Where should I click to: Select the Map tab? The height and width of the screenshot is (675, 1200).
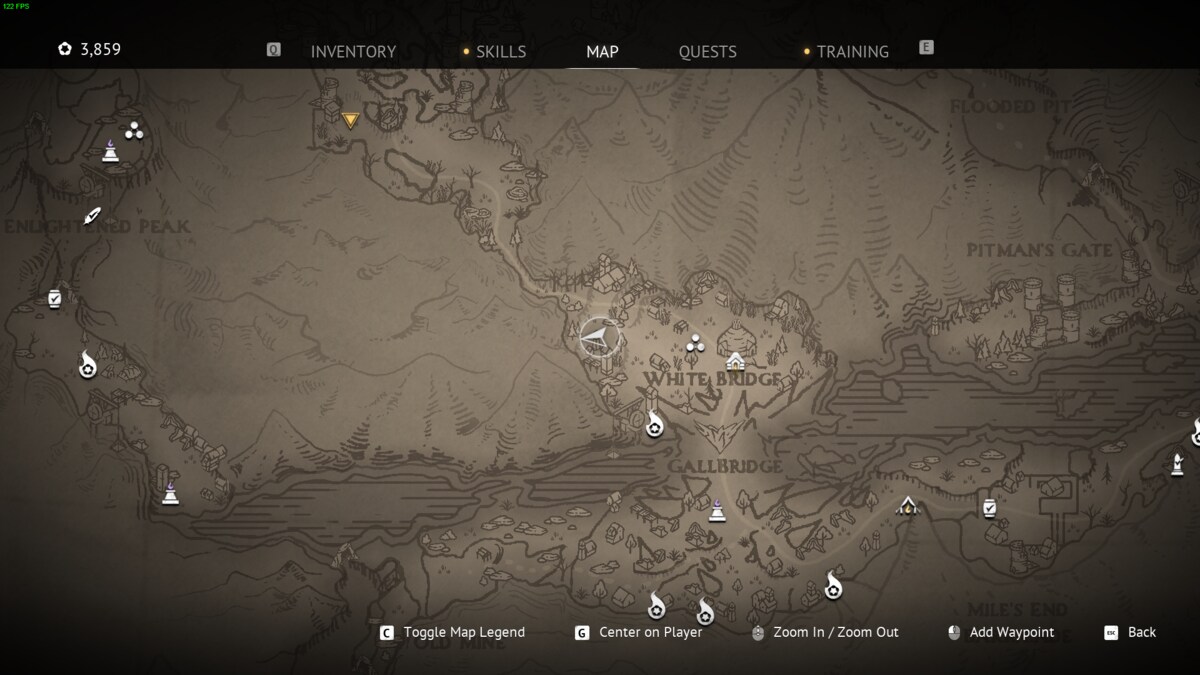click(602, 52)
